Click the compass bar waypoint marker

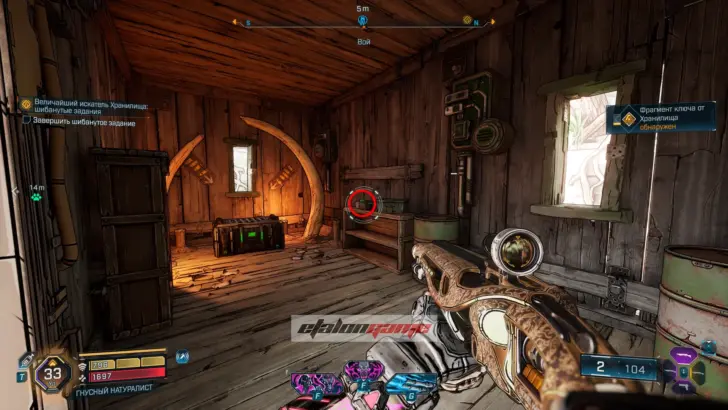[x=362, y=20]
